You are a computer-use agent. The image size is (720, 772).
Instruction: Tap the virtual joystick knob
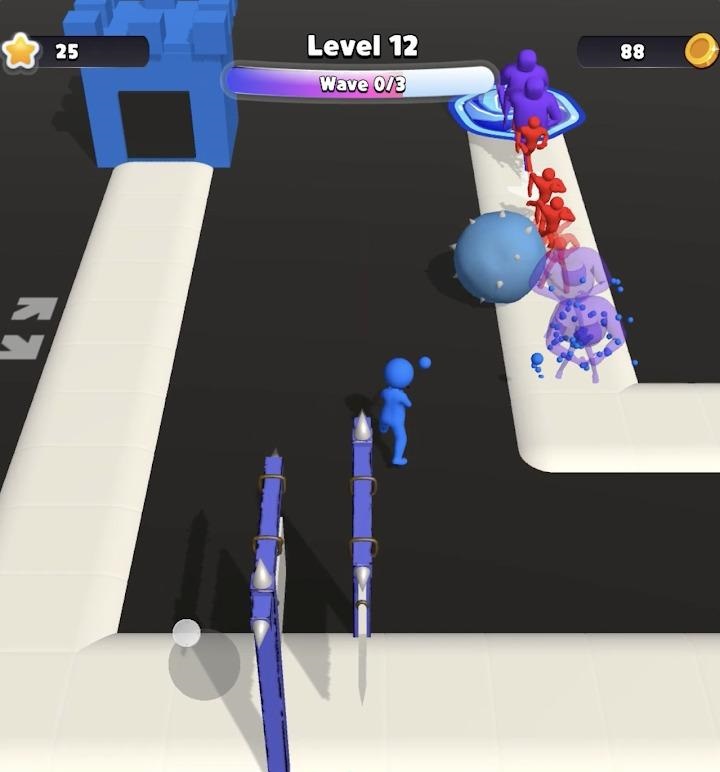coord(187,633)
